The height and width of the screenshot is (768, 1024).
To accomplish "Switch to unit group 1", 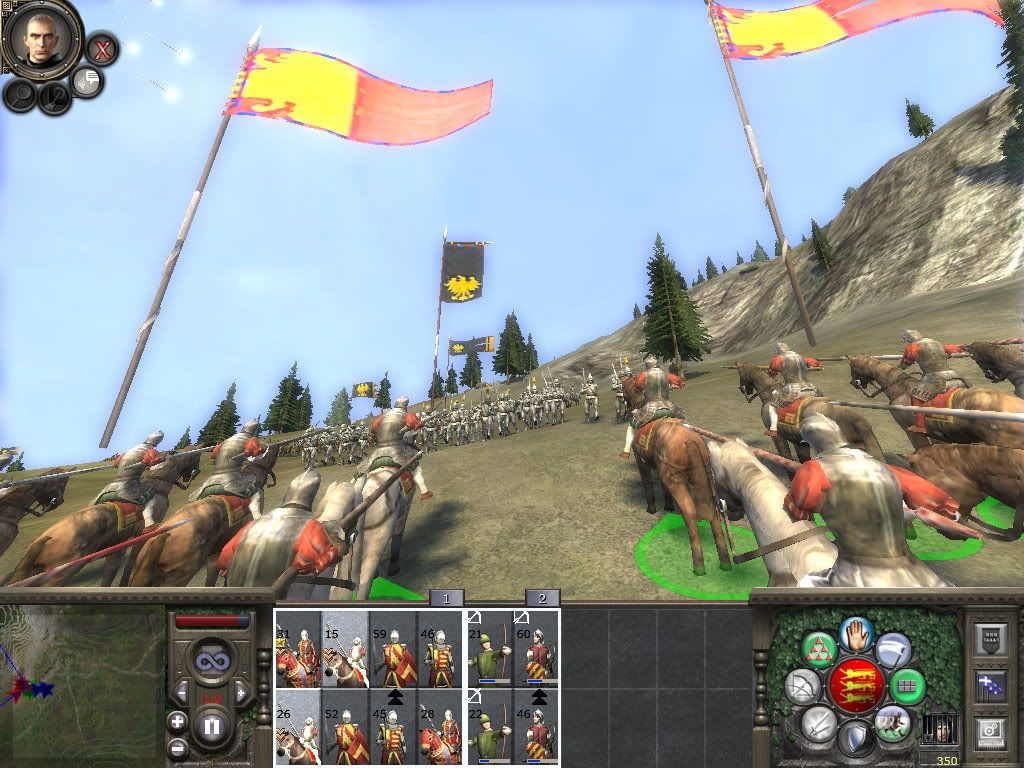I will tap(446, 598).
